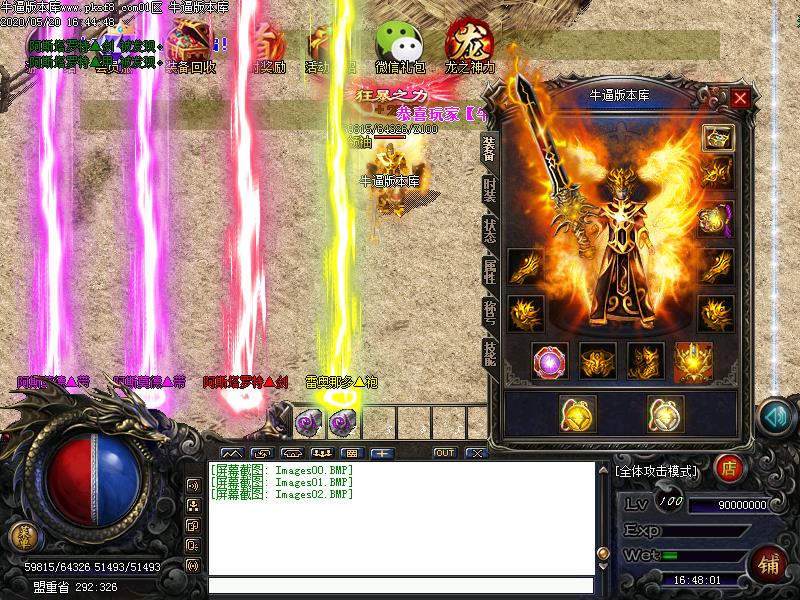Click the treasure chest icon in equipment panel

click(717, 137)
